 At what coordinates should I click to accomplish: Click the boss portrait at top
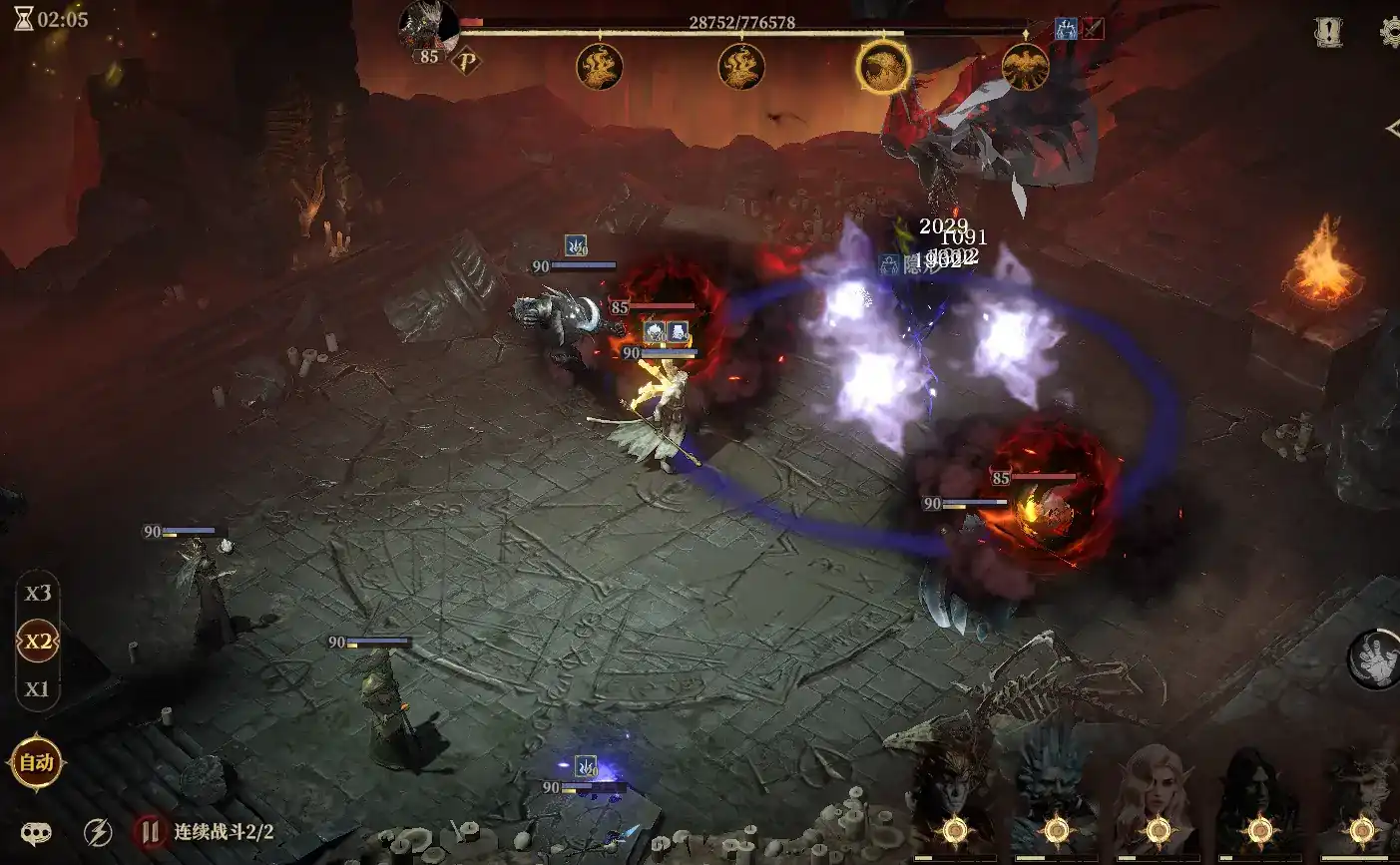click(x=428, y=28)
